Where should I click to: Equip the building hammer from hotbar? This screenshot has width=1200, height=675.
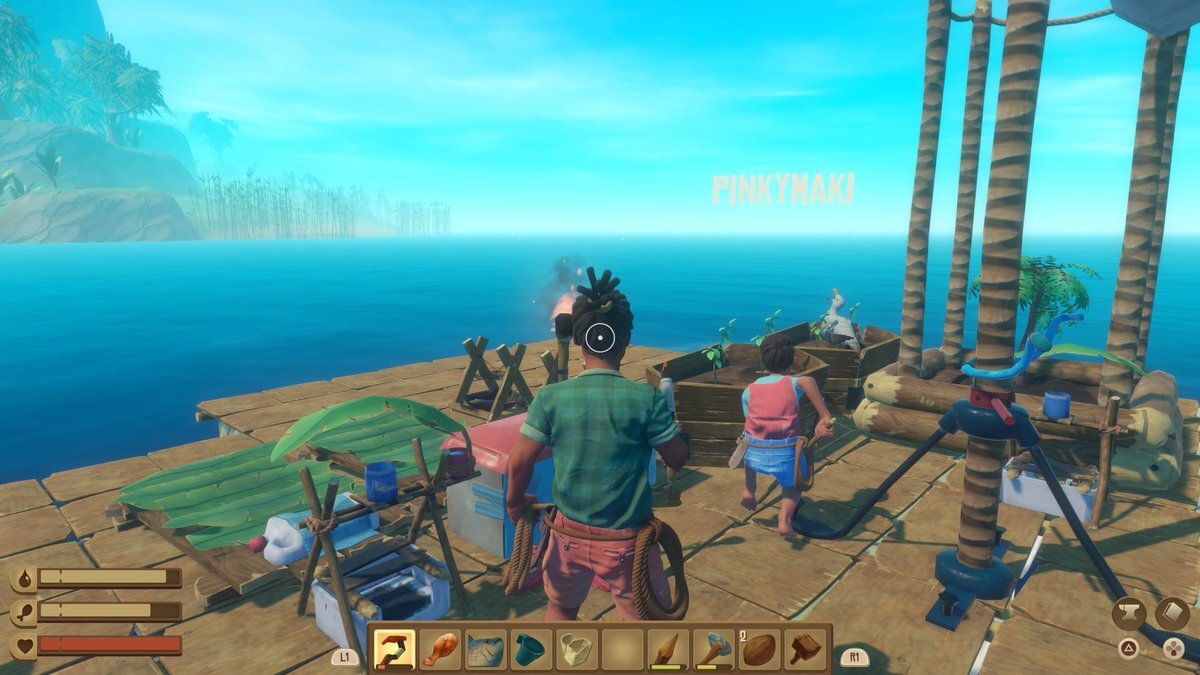806,650
